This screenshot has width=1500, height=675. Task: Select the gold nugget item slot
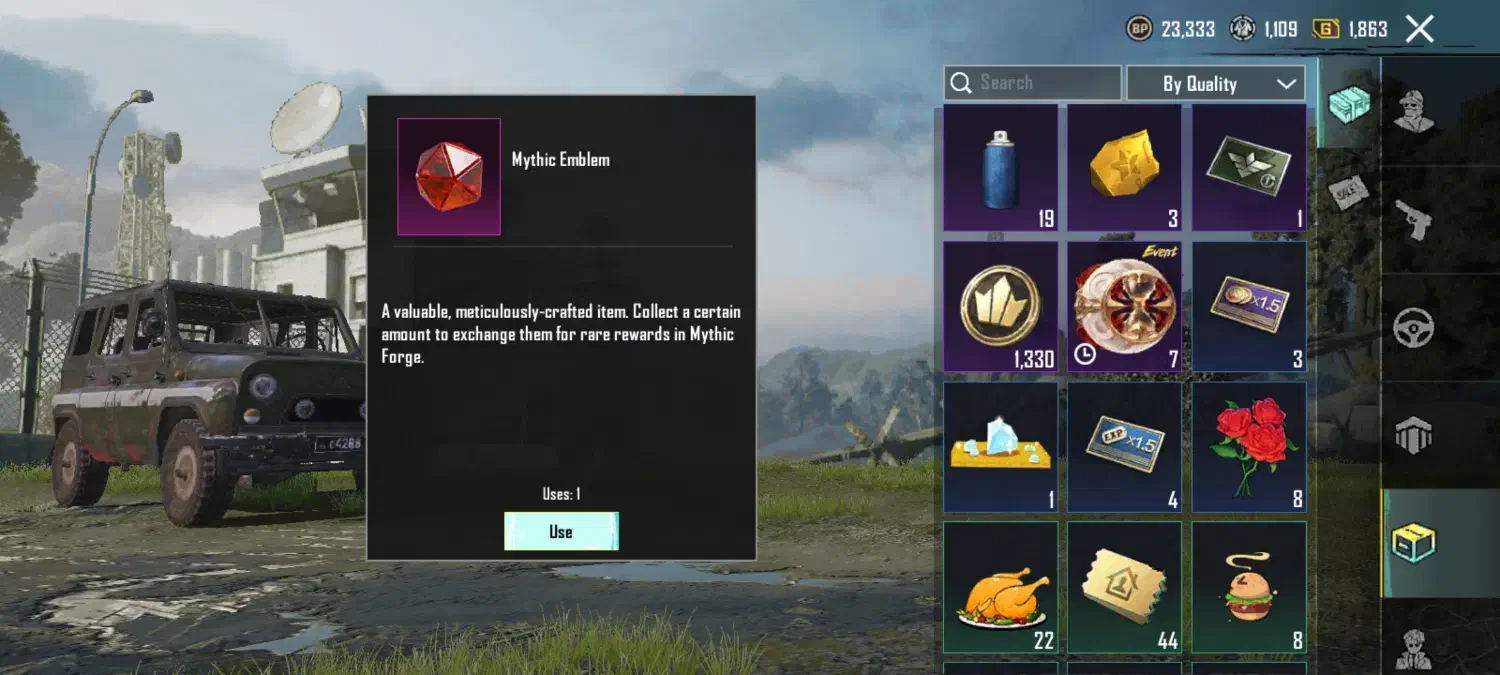click(1124, 168)
